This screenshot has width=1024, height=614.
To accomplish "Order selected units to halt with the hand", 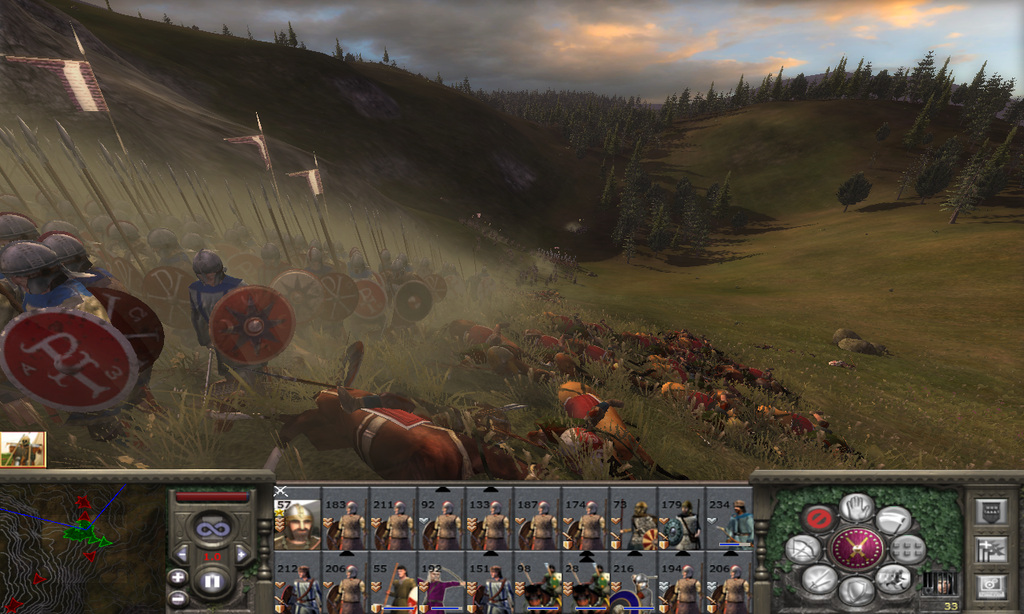I will pos(856,507).
